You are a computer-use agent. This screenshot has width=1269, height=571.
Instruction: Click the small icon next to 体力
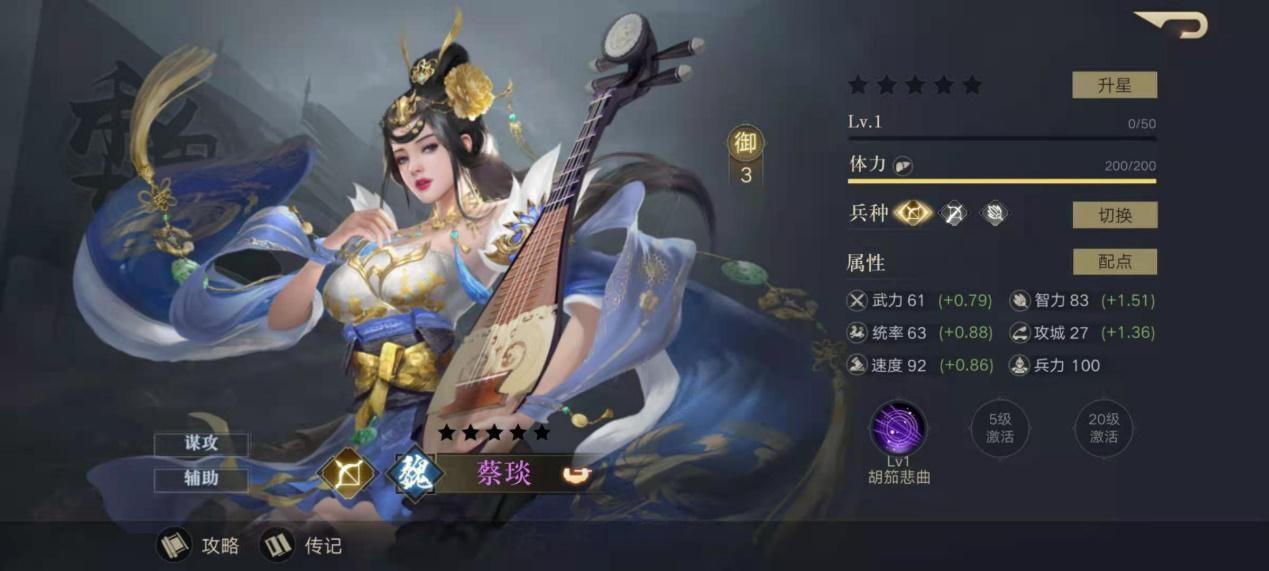click(x=903, y=166)
